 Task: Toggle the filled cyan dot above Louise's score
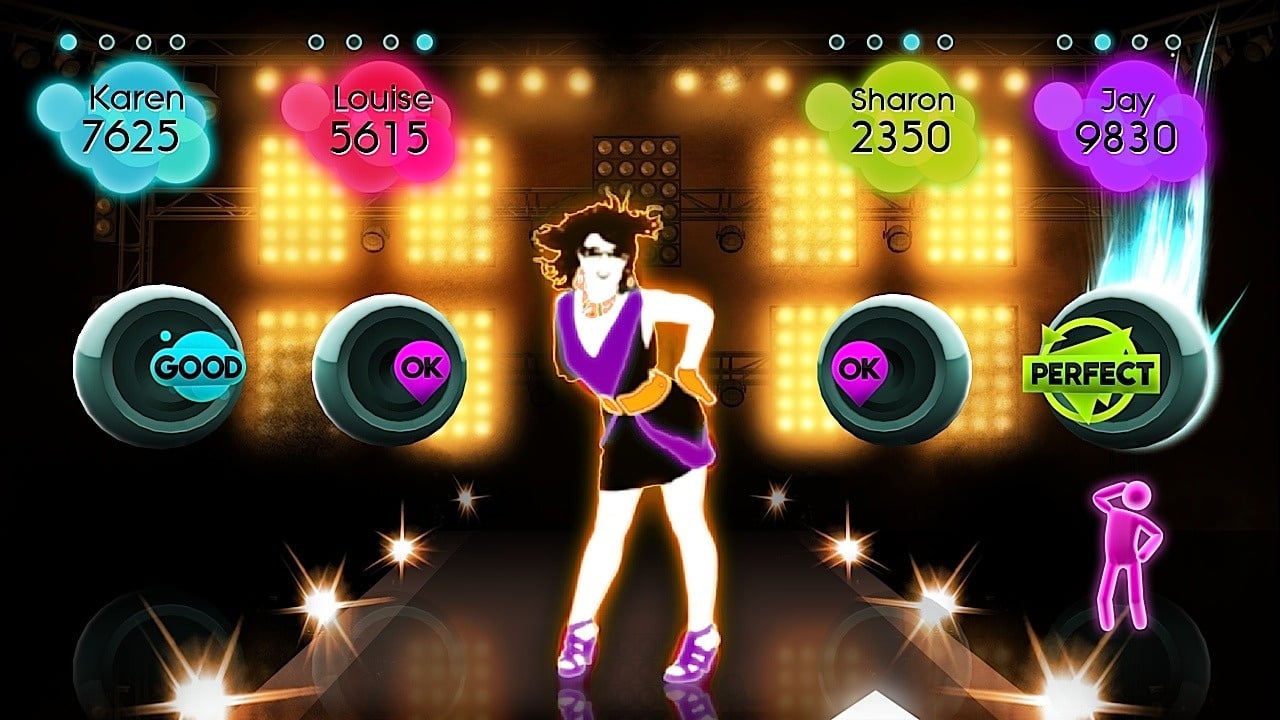tap(425, 42)
